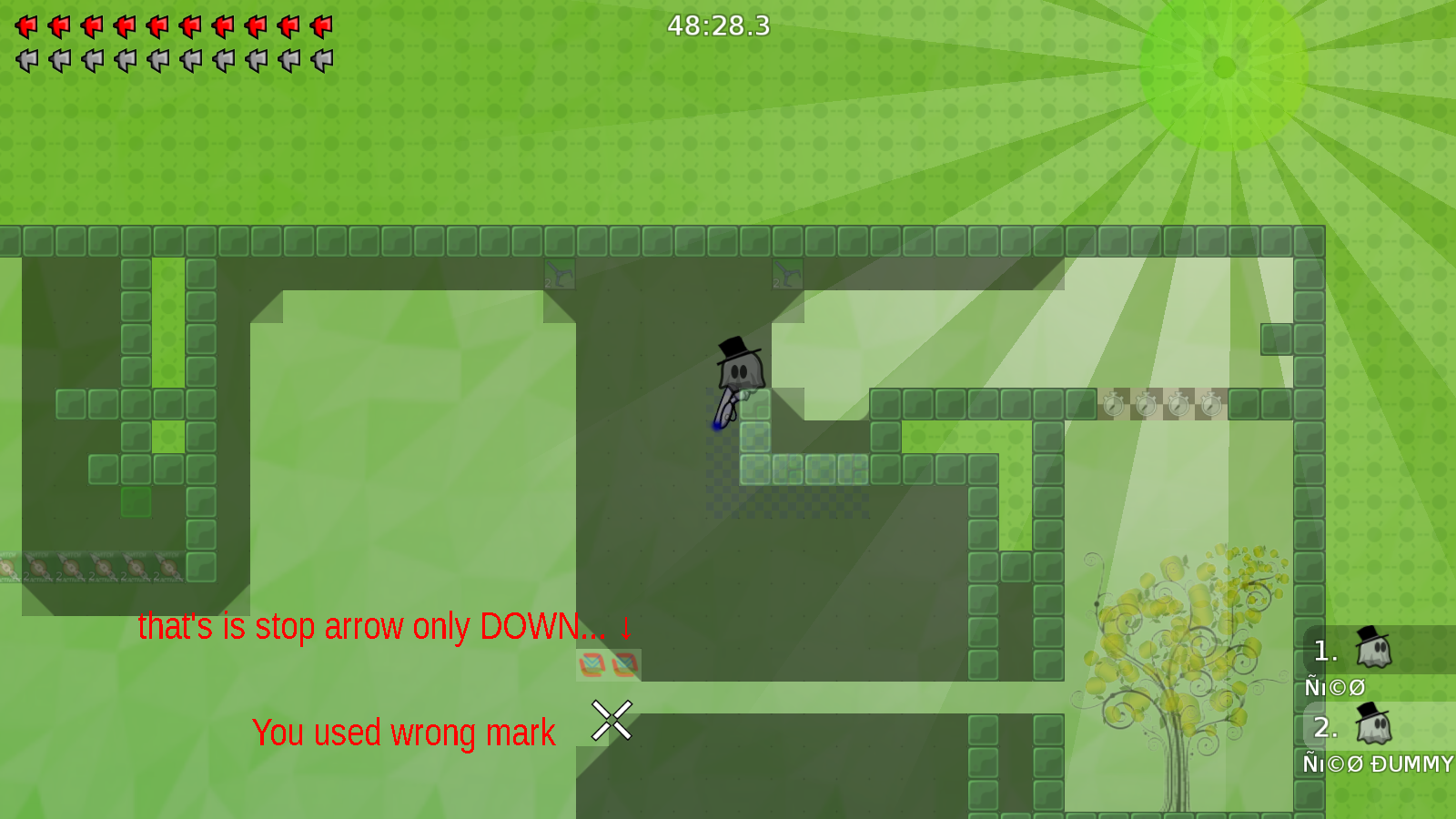The width and height of the screenshot is (1456, 819).
Task: Expand the down arrow after the stop-arrow message
Action: point(627,628)
